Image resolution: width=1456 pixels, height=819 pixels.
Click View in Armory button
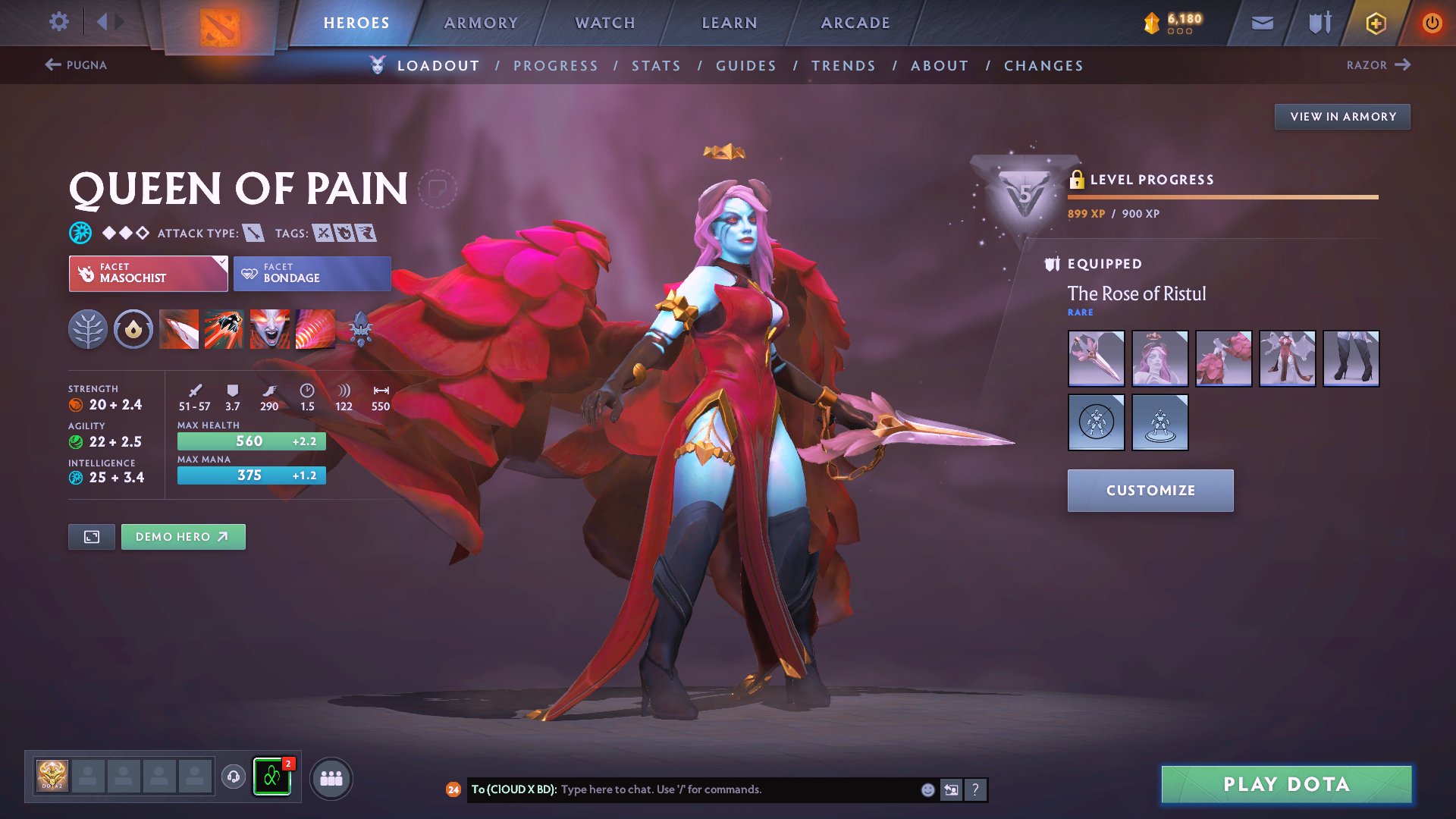(1342, 117)
